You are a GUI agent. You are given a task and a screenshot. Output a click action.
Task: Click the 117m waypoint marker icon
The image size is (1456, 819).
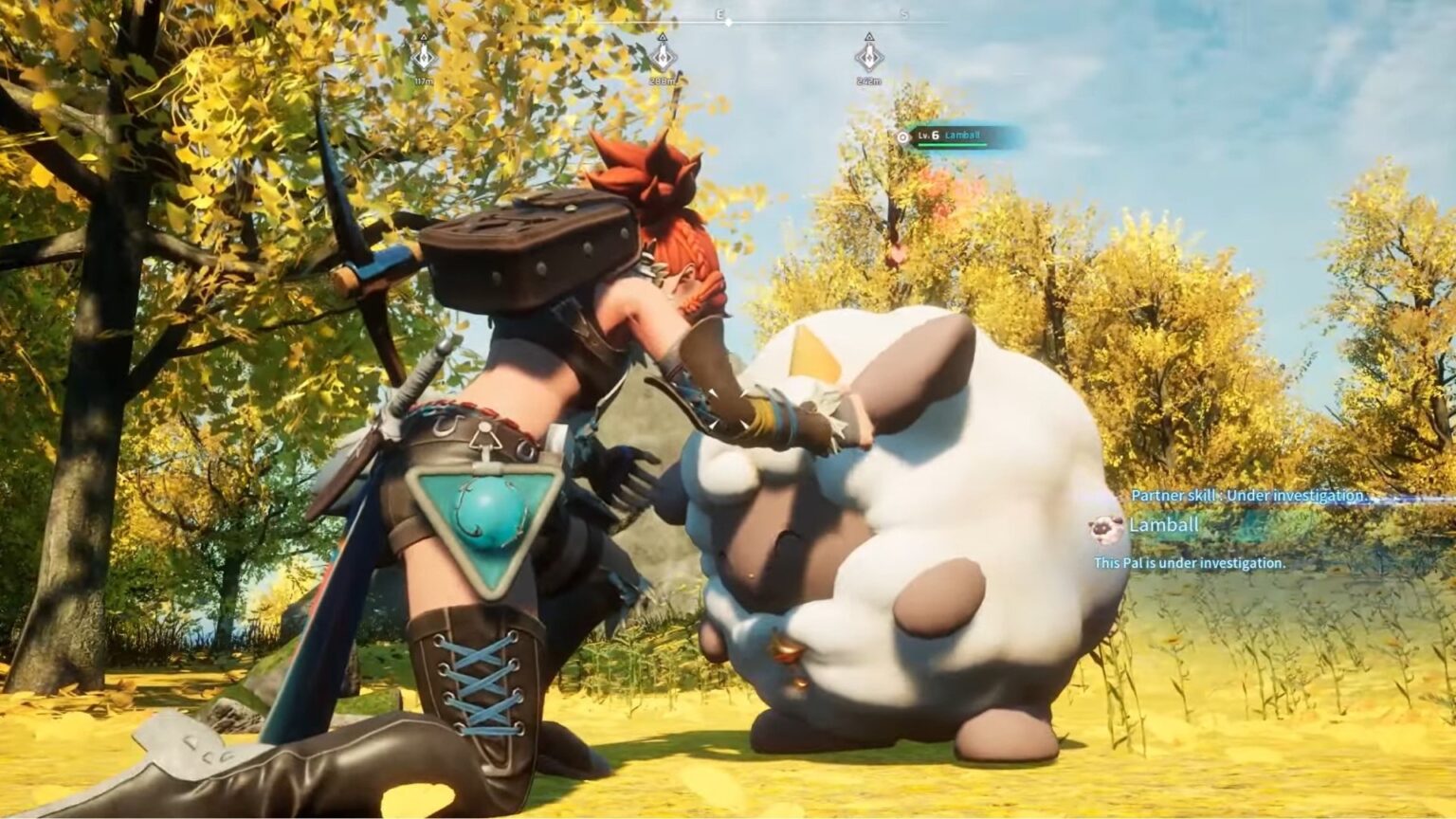click(x=423, y=58)
